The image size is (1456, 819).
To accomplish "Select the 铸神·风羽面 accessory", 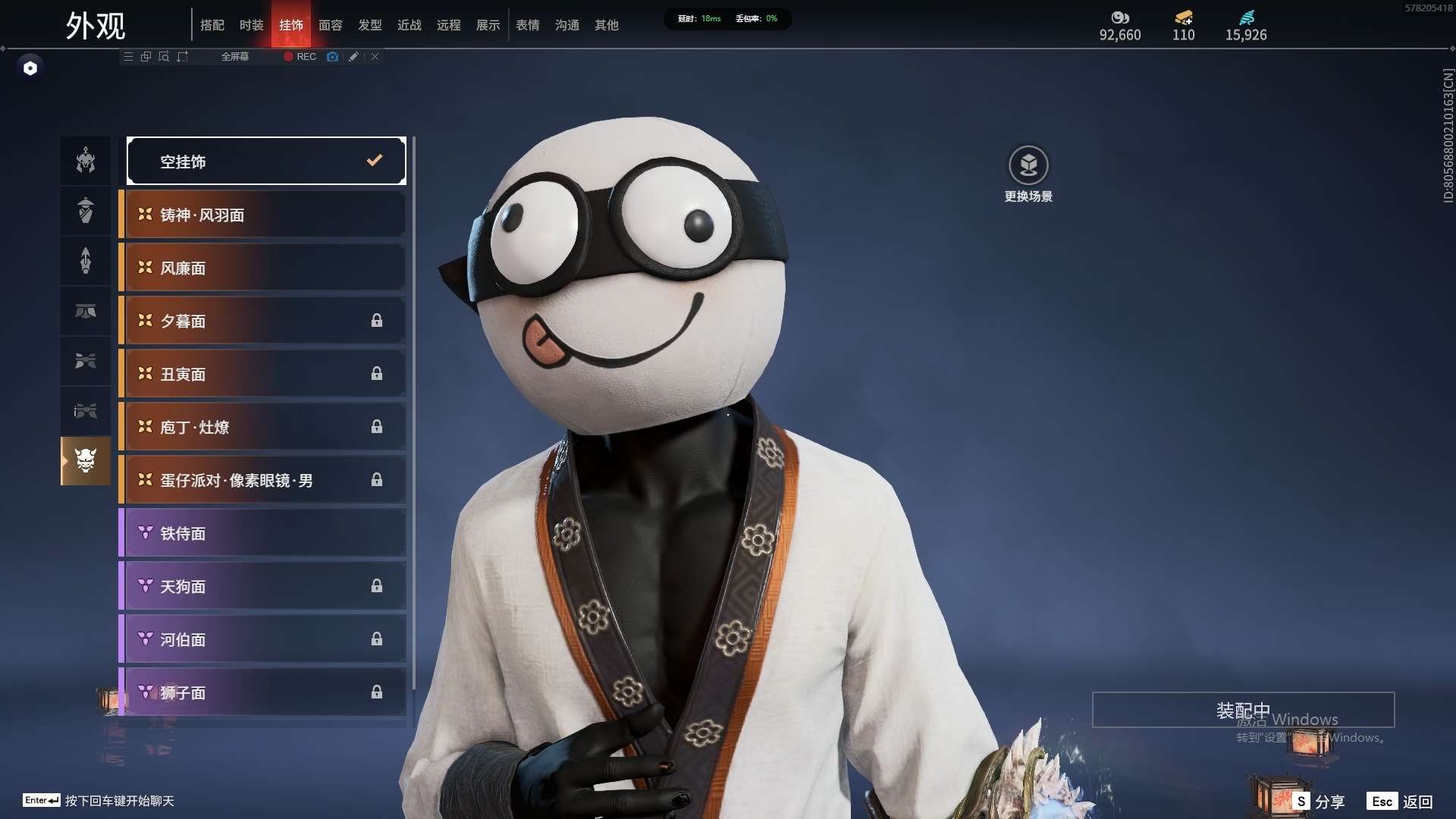I will pyautogui.click(x=262, y=215).
